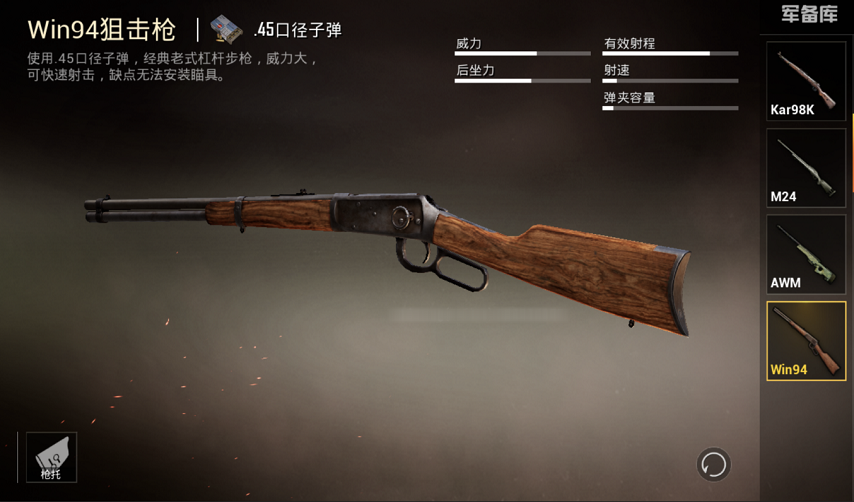Select the Kar98K rifle thumbnail
Screen dimensions: 854x502
point(806,80)
